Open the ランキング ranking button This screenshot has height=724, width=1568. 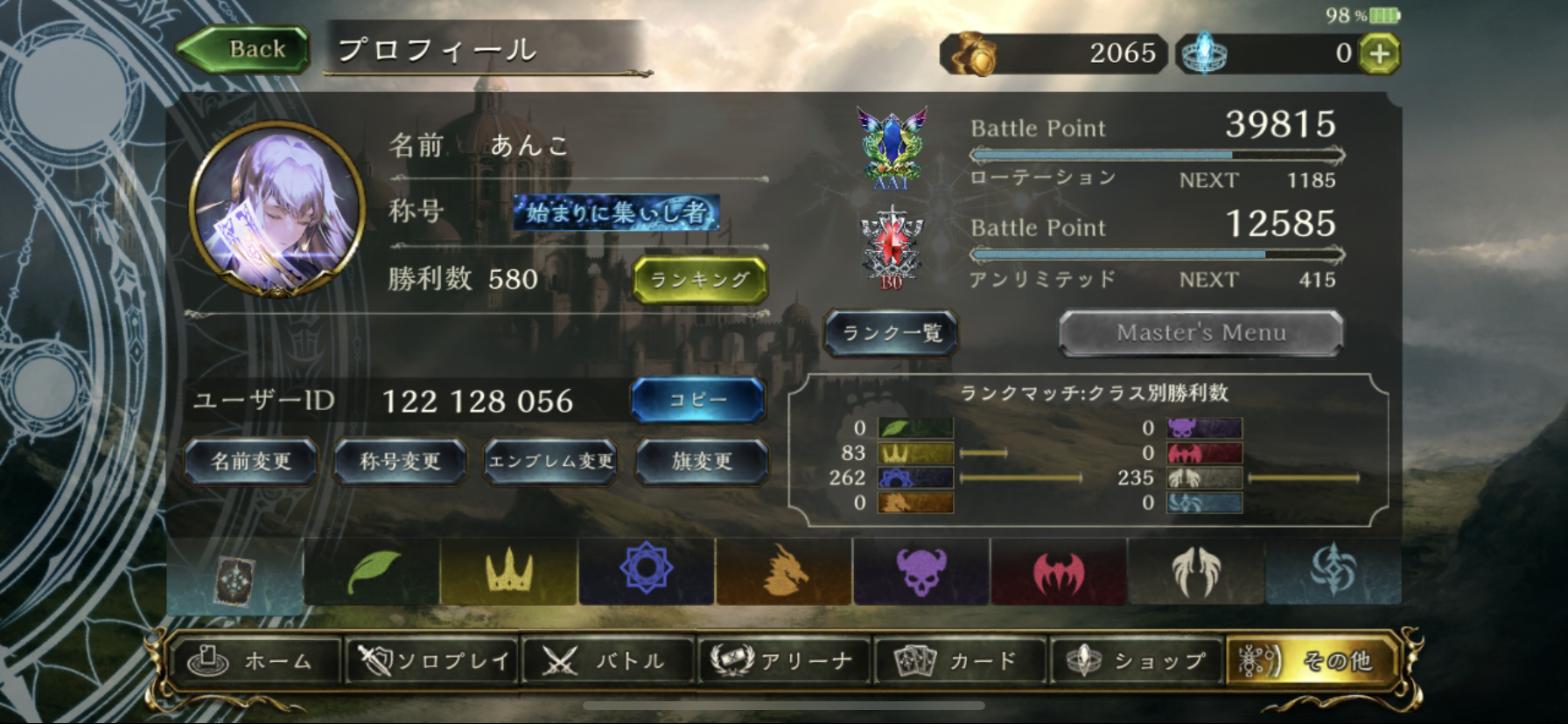pos(699,280)
